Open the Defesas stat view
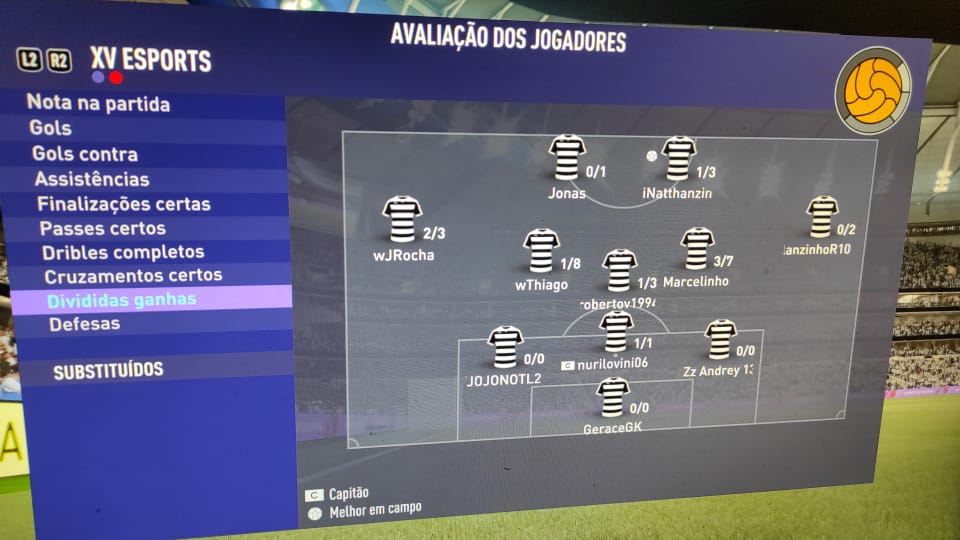Image resolution: width=960 pixels, height=540 pixels. [x=84, y=324]
